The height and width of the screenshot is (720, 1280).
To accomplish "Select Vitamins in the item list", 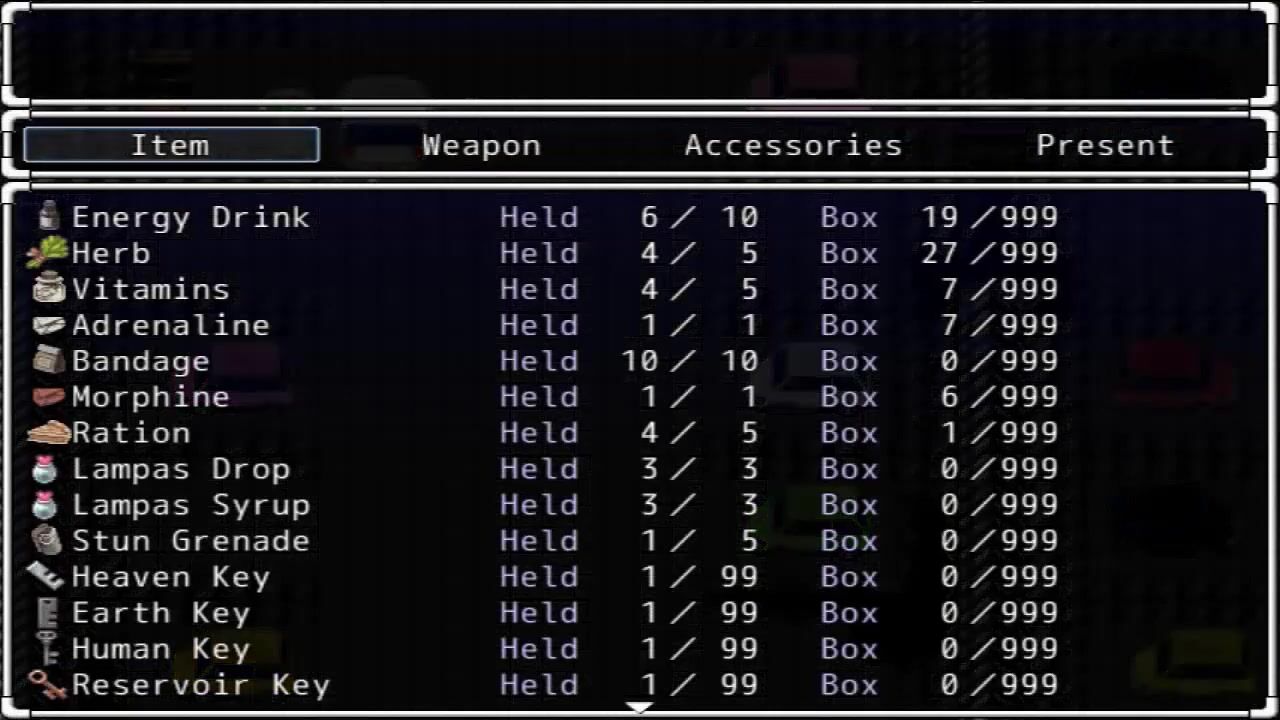I will (x=150, y=289).
